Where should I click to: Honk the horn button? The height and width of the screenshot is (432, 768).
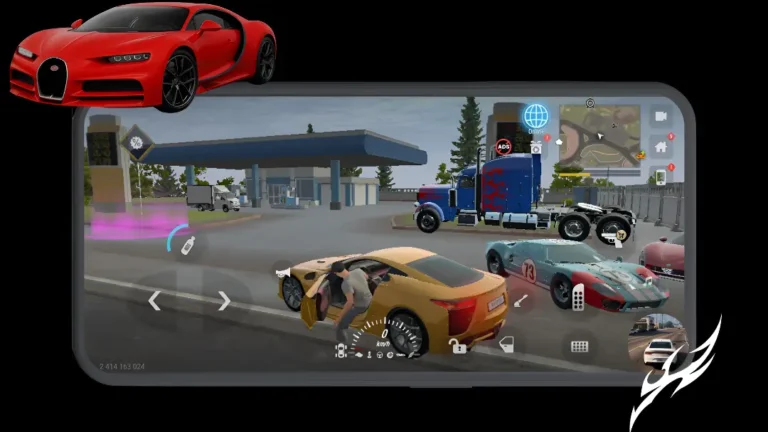[x=281, y=269]
